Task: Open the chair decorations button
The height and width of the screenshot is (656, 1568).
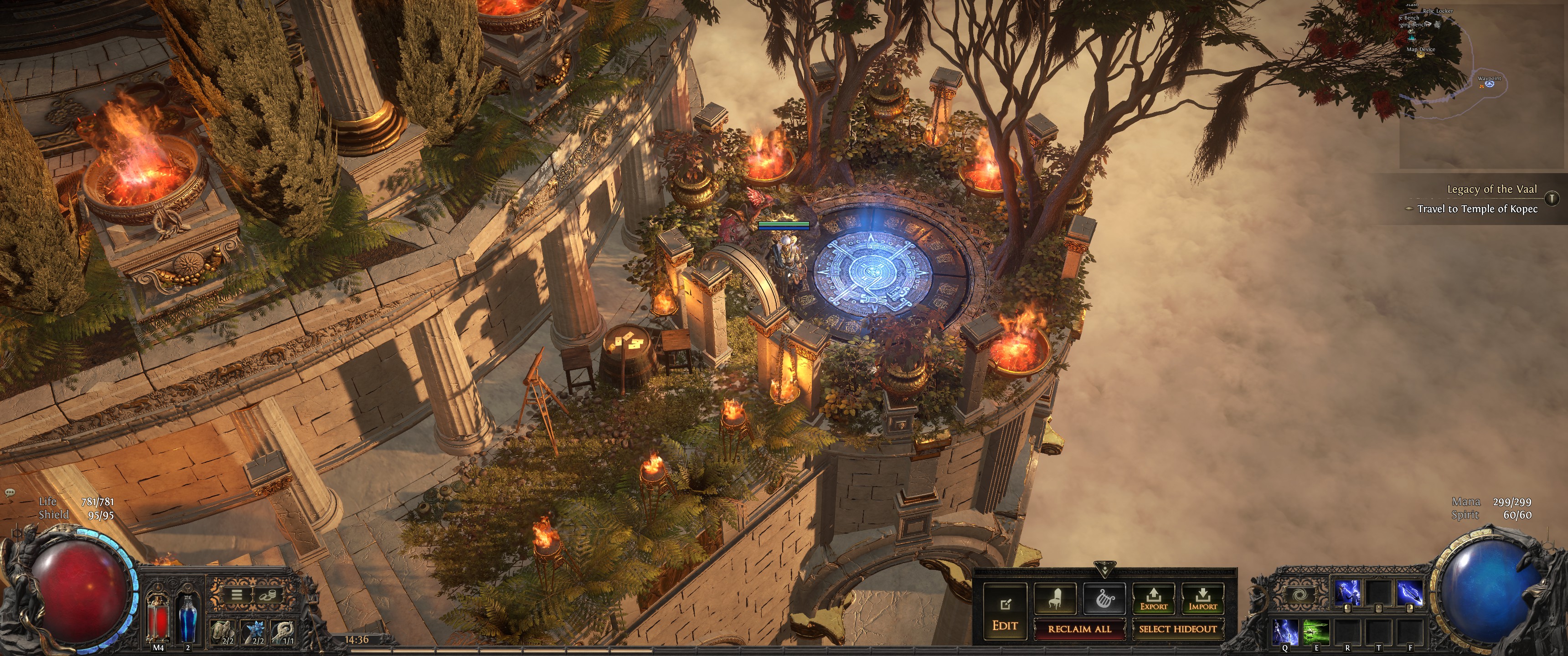Action: tap(1055, 599)
